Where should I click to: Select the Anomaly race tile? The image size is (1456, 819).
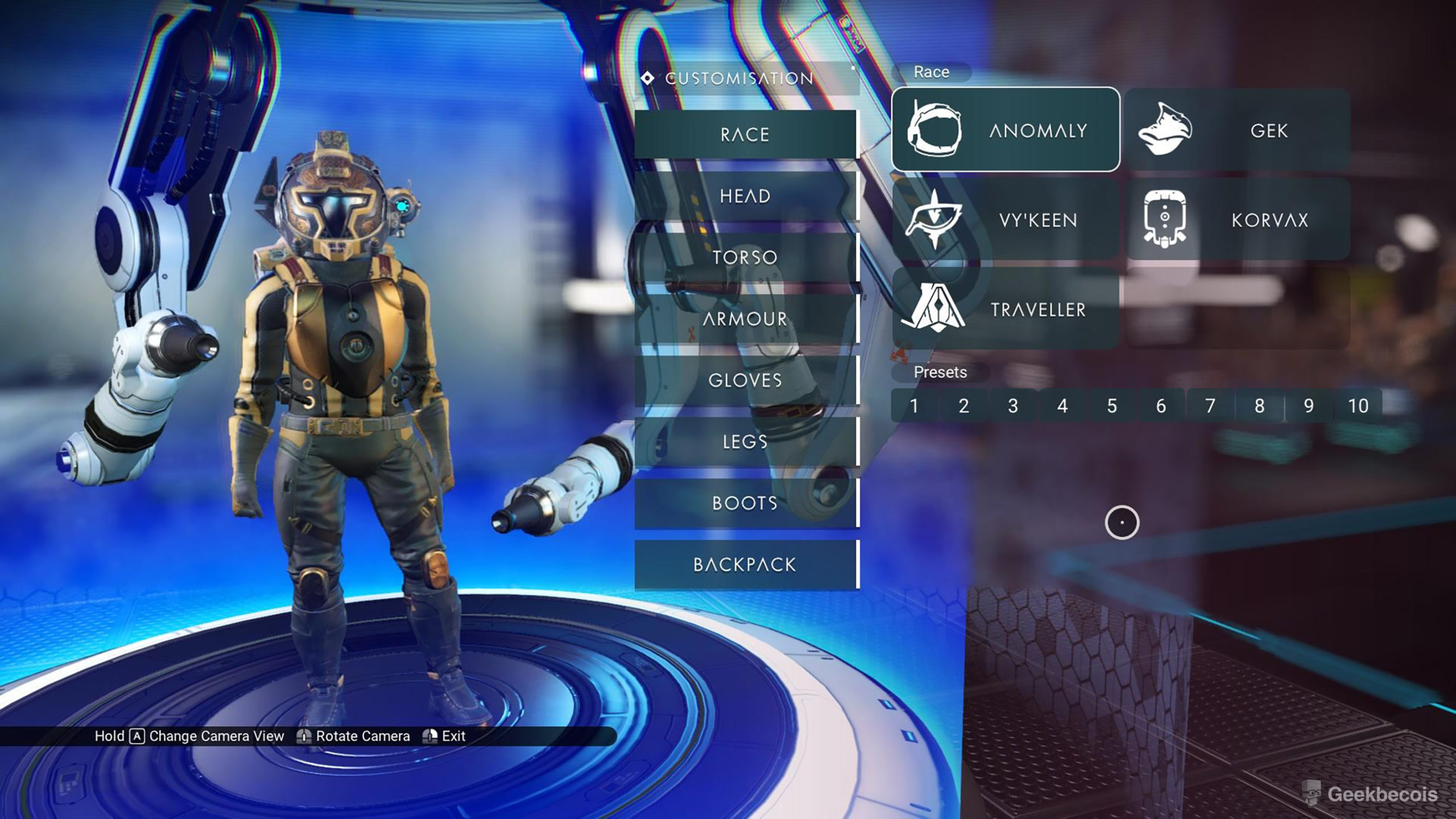tap(1006, 130)
